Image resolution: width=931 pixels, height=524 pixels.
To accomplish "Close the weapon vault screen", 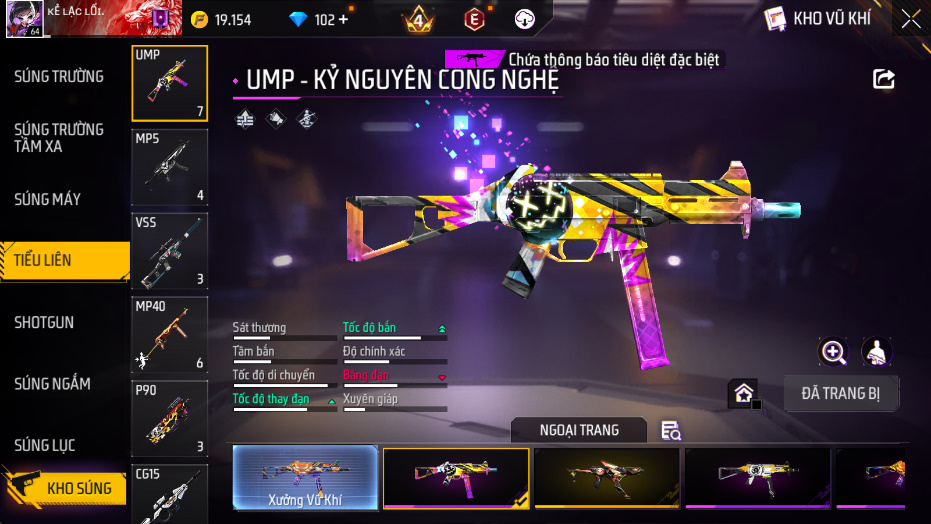I will click(x=911, y=18).
